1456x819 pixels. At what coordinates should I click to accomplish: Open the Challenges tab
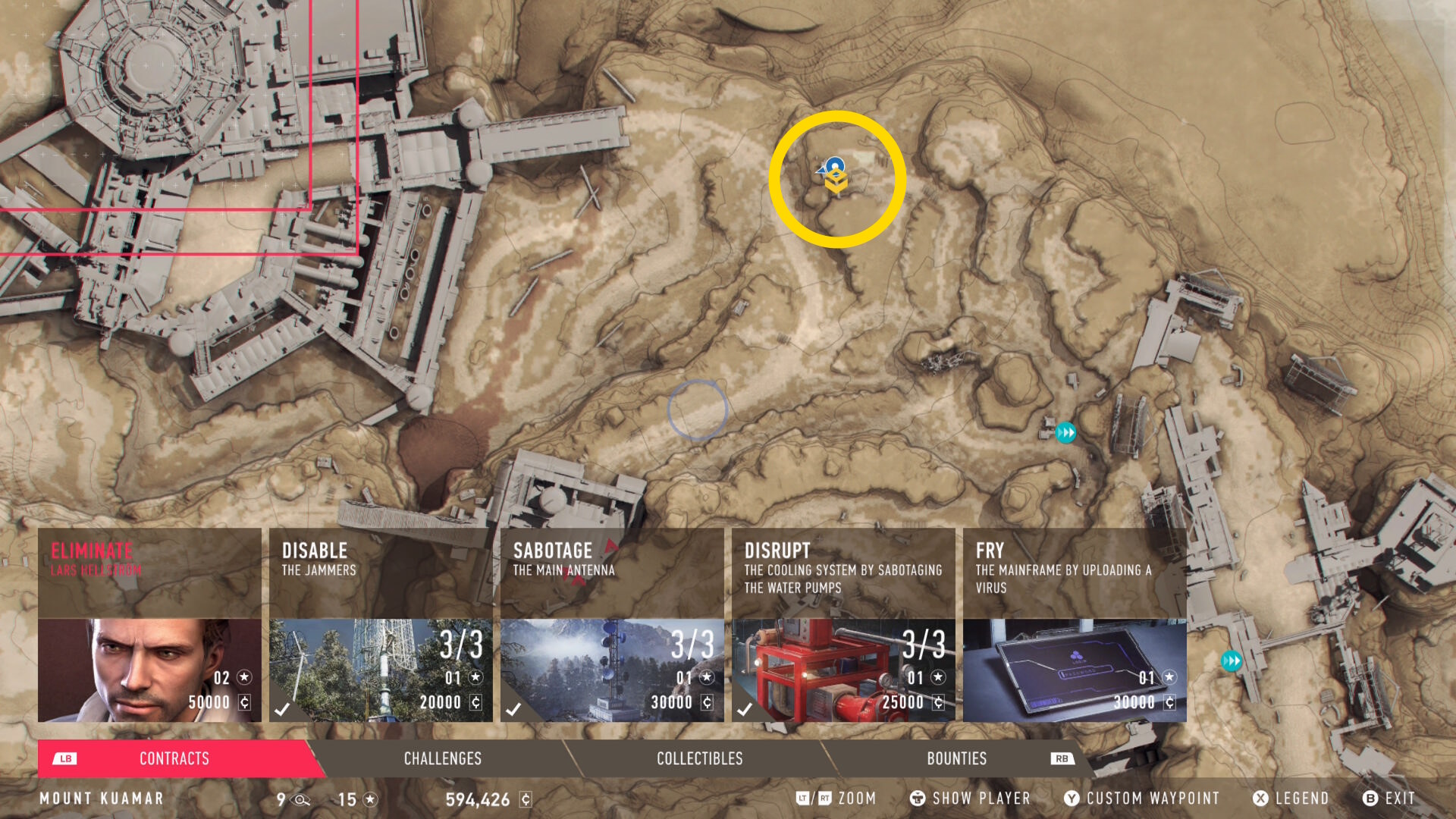[x=442, y=758]
